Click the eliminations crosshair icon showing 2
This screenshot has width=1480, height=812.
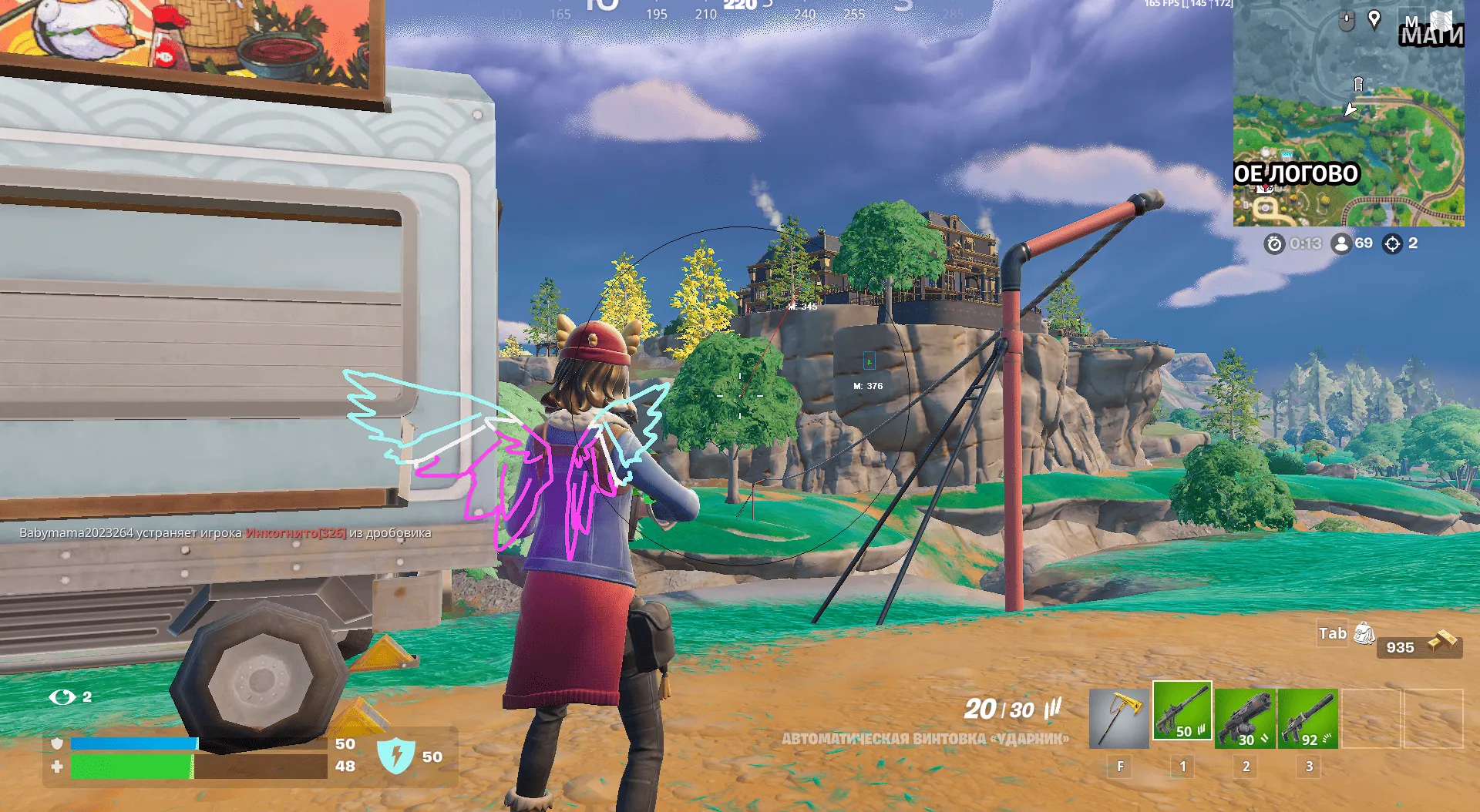1394,243
